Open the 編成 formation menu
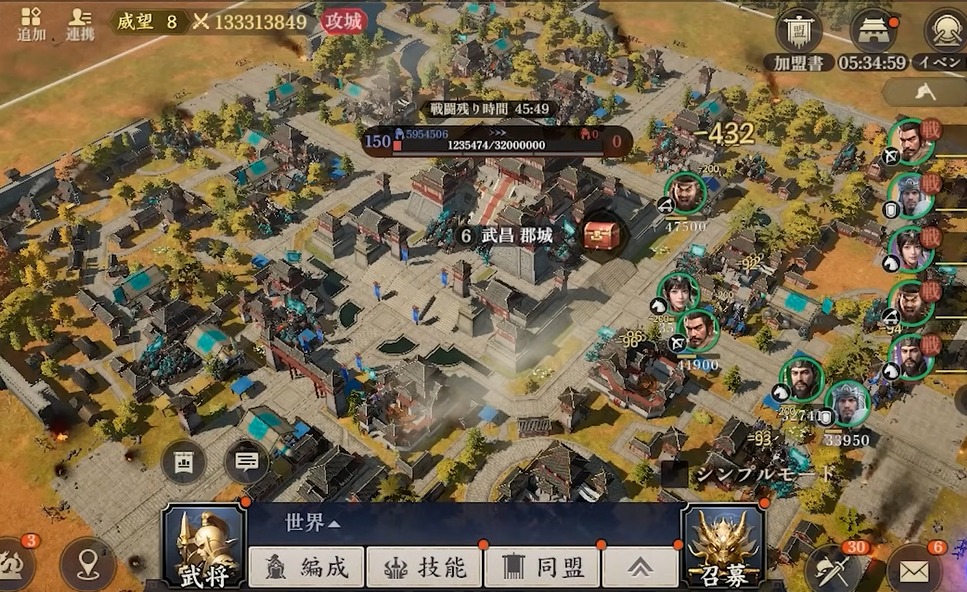 tap(306, 568)
